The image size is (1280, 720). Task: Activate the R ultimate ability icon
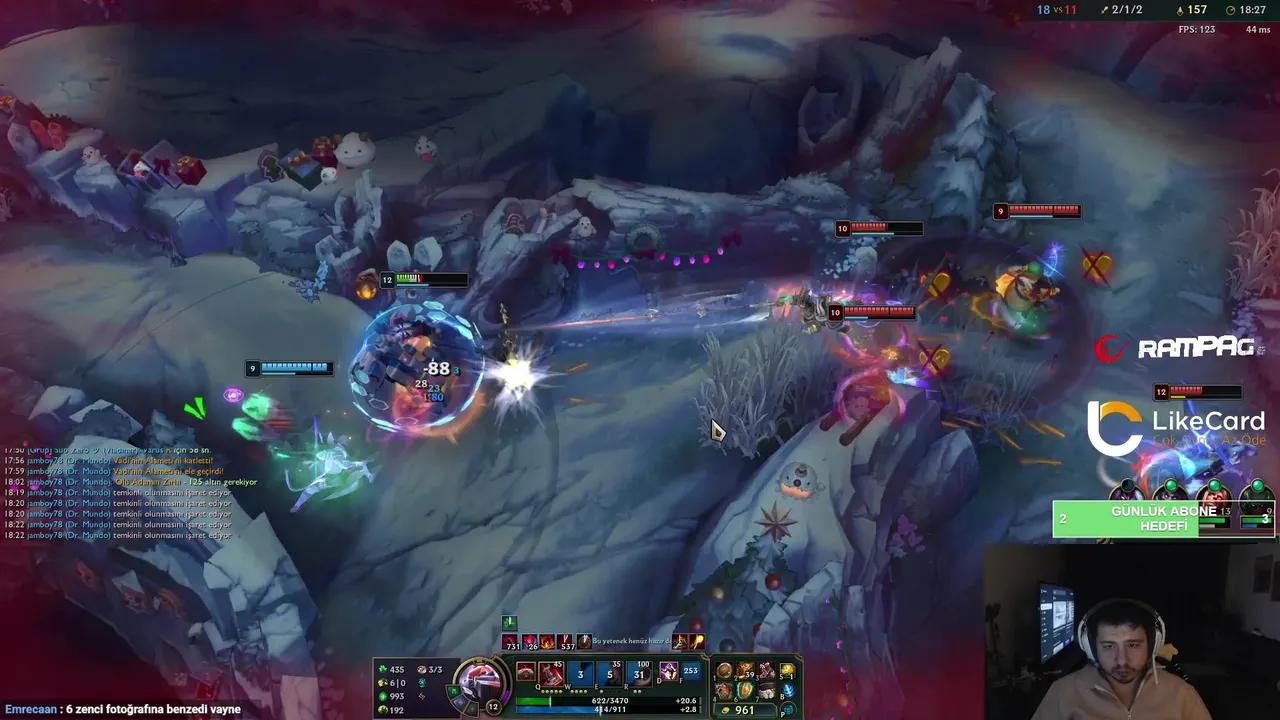click(640, 672)
